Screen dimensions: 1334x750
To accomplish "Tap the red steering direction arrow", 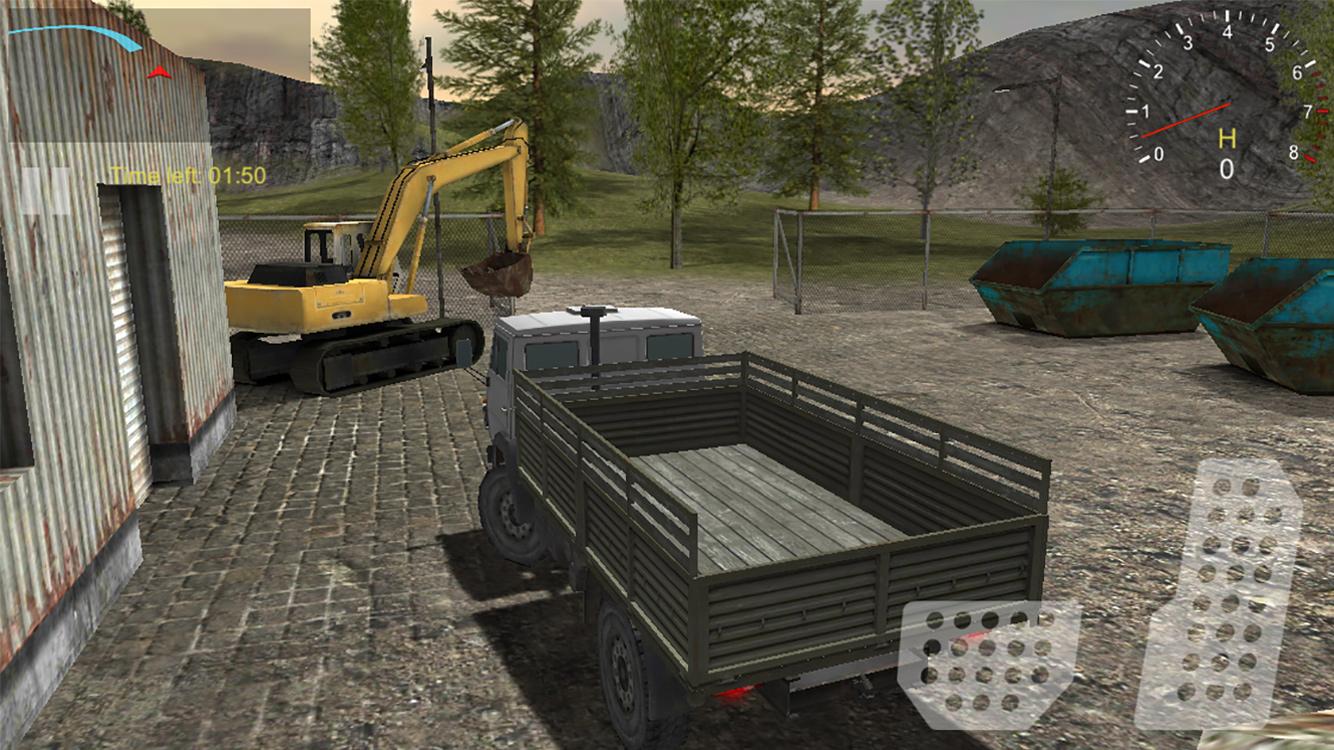I will (x=158, y=71).
